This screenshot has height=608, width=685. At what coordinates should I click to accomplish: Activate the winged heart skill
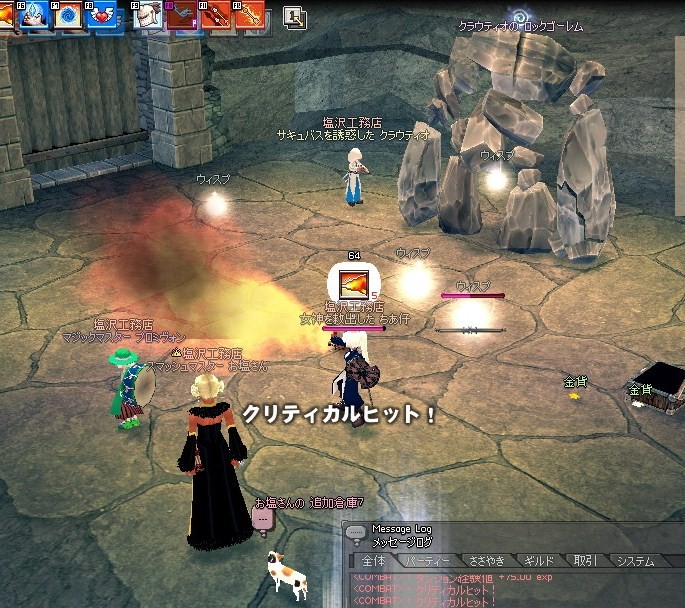point(101,15)
